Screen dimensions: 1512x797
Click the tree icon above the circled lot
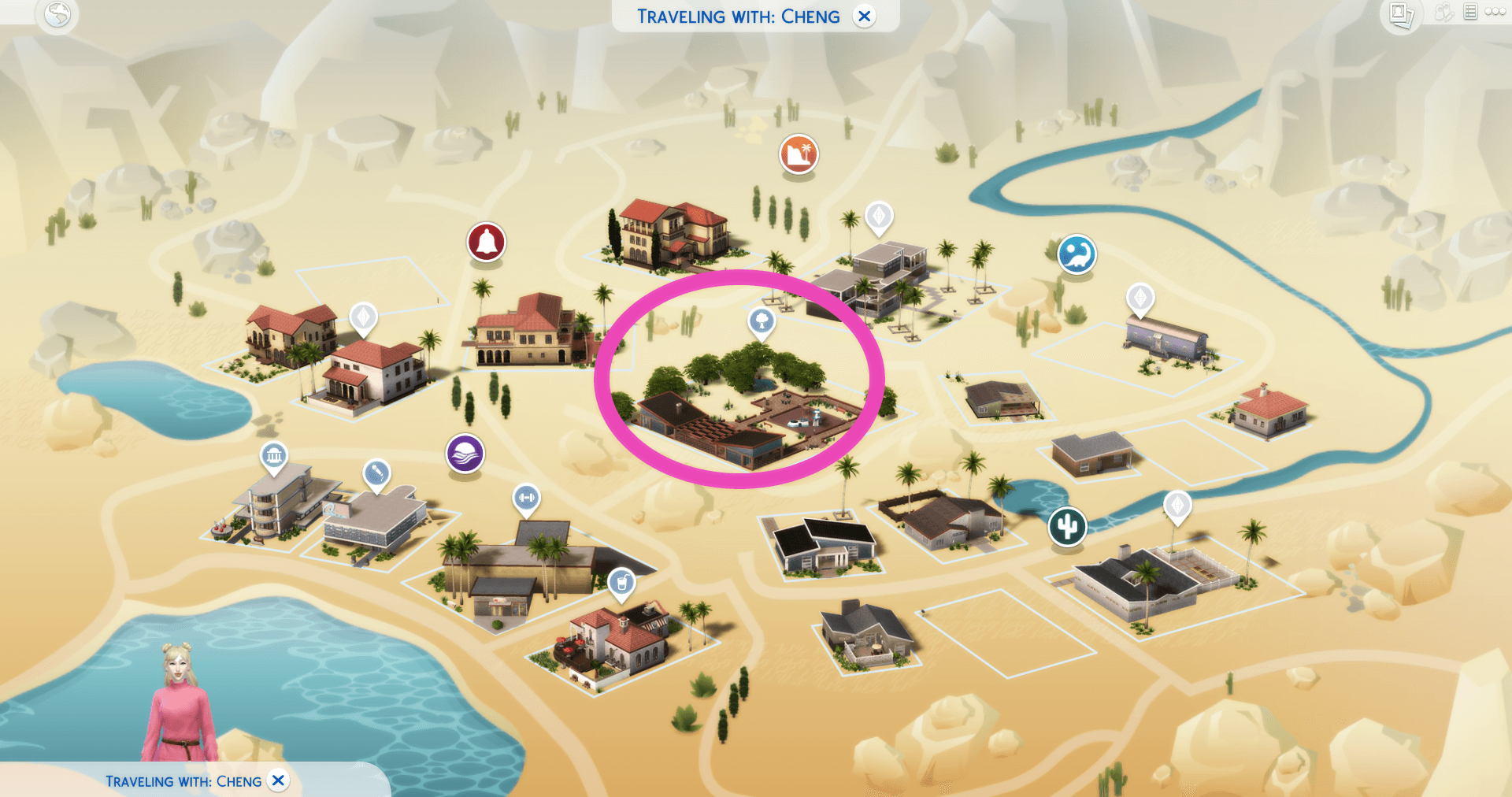pos(760,321)
